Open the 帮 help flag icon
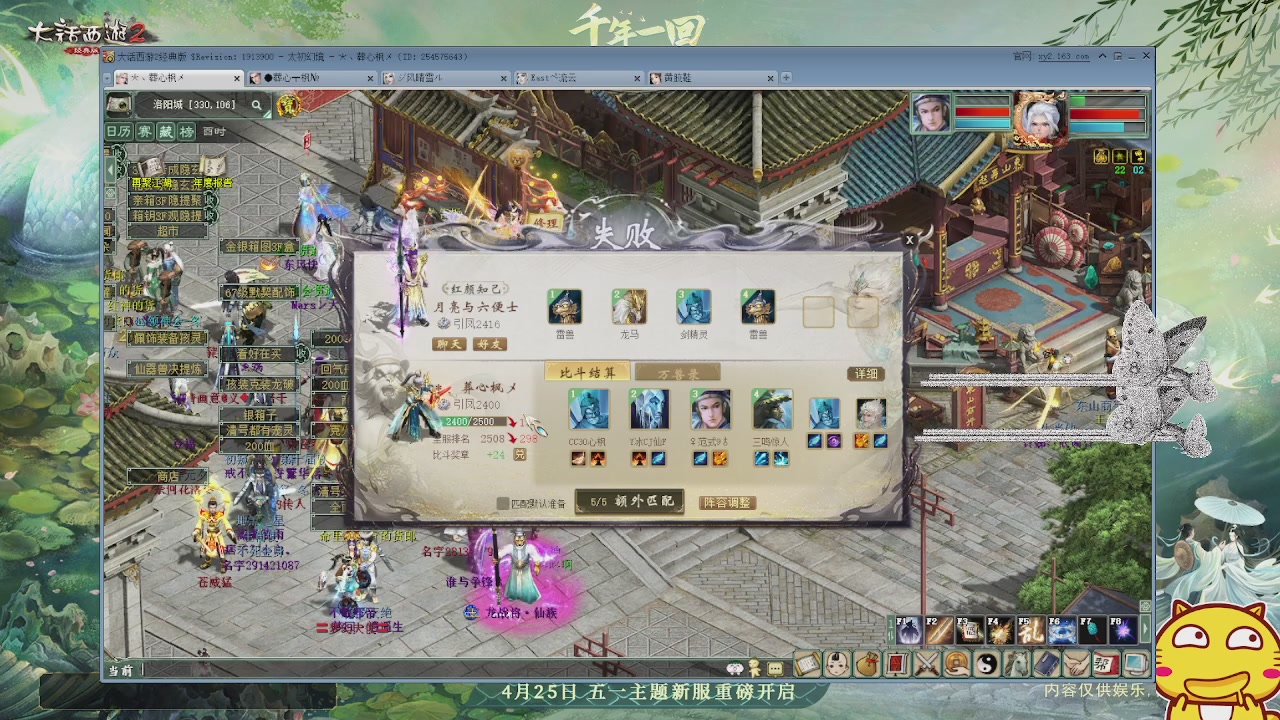 click(x=1106, y=663)
